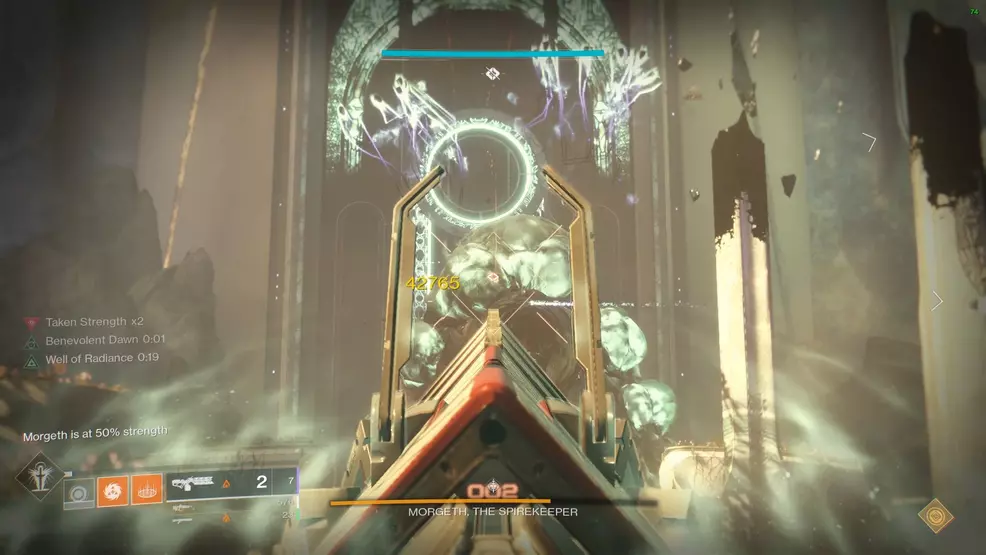Click the Benevolent Dawn buff icon

[32, 340]
